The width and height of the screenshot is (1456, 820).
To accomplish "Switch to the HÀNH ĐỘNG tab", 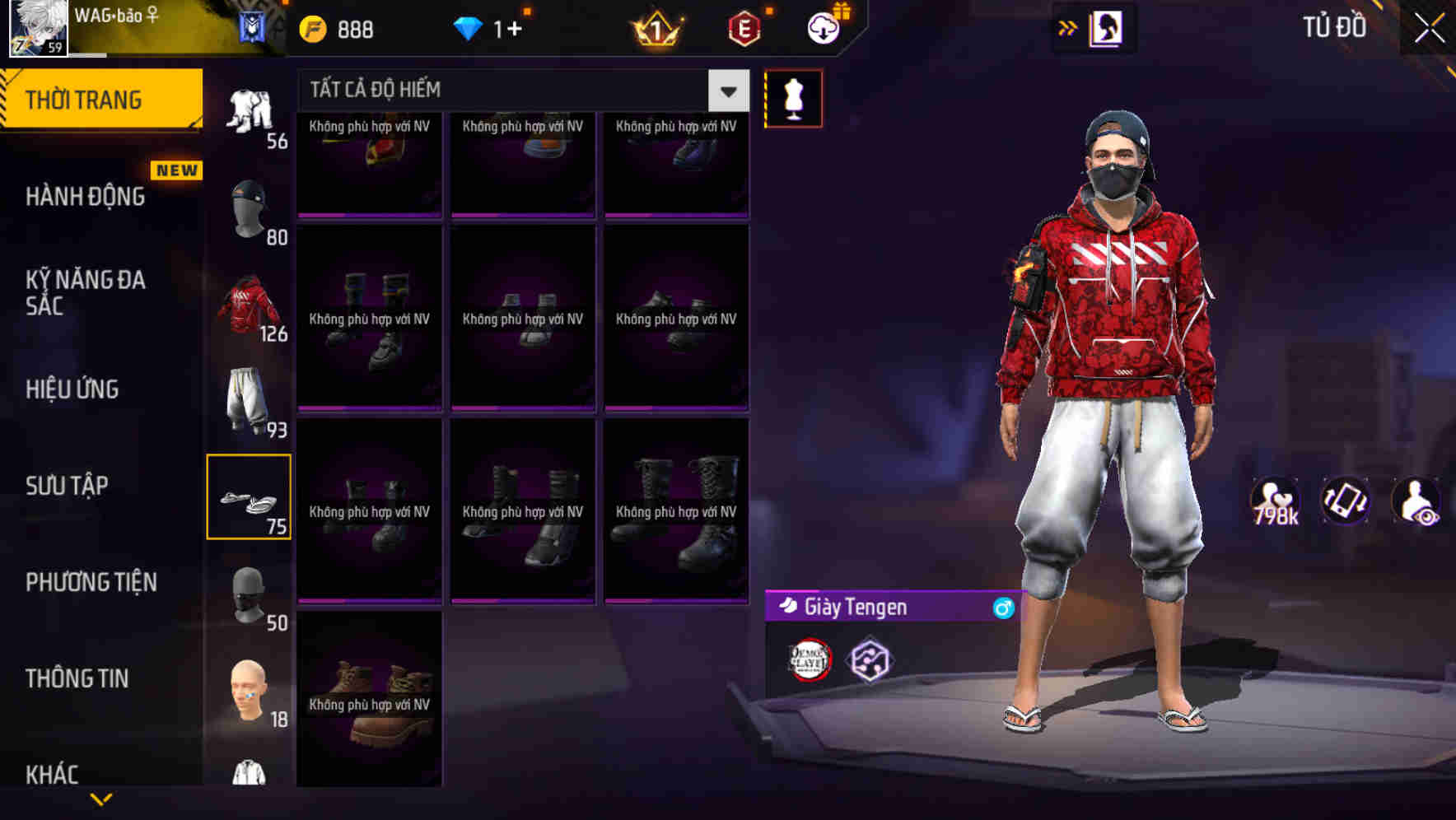I will [x=85, y=198].
